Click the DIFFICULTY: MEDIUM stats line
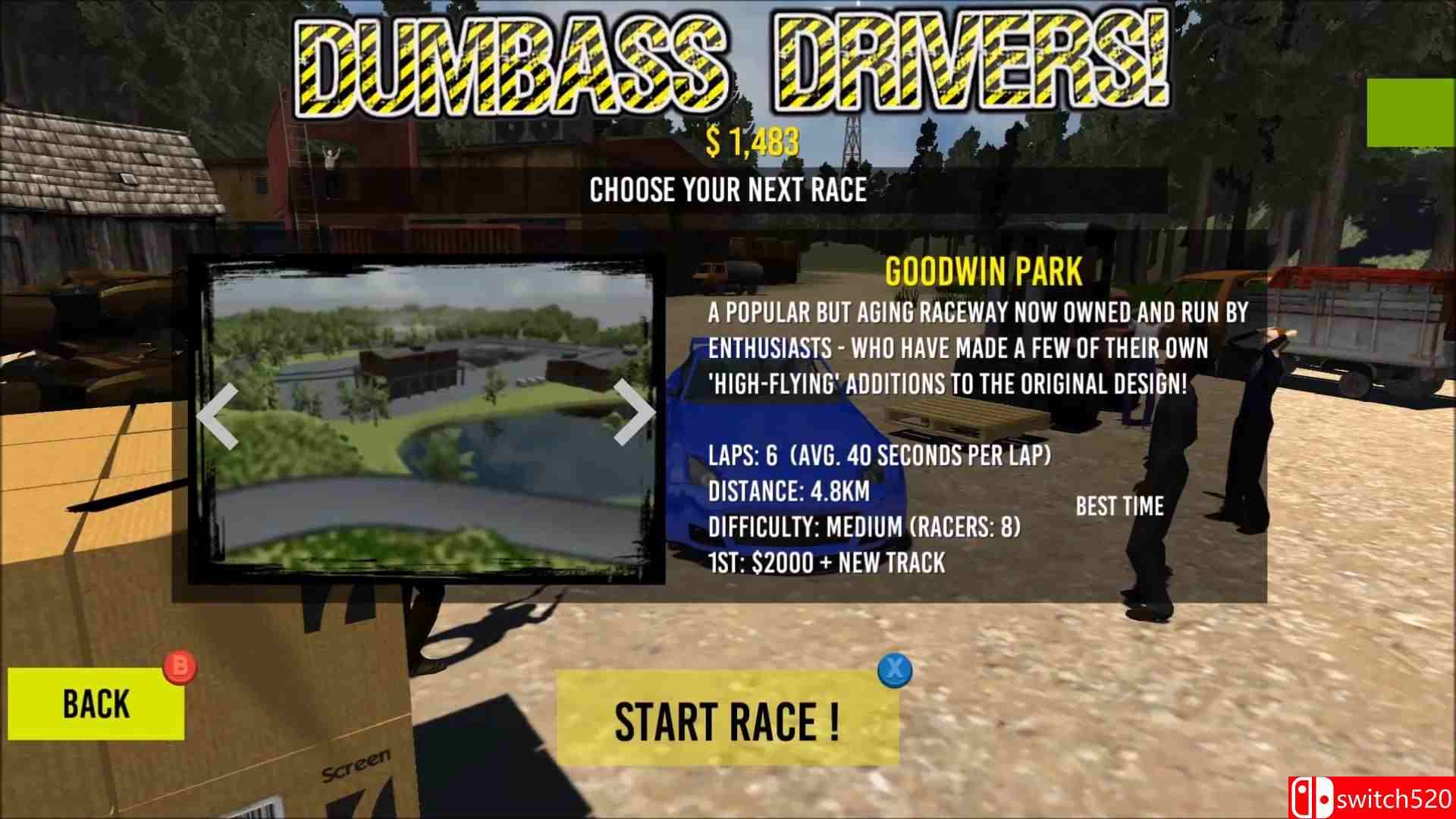 pos(864,527)
